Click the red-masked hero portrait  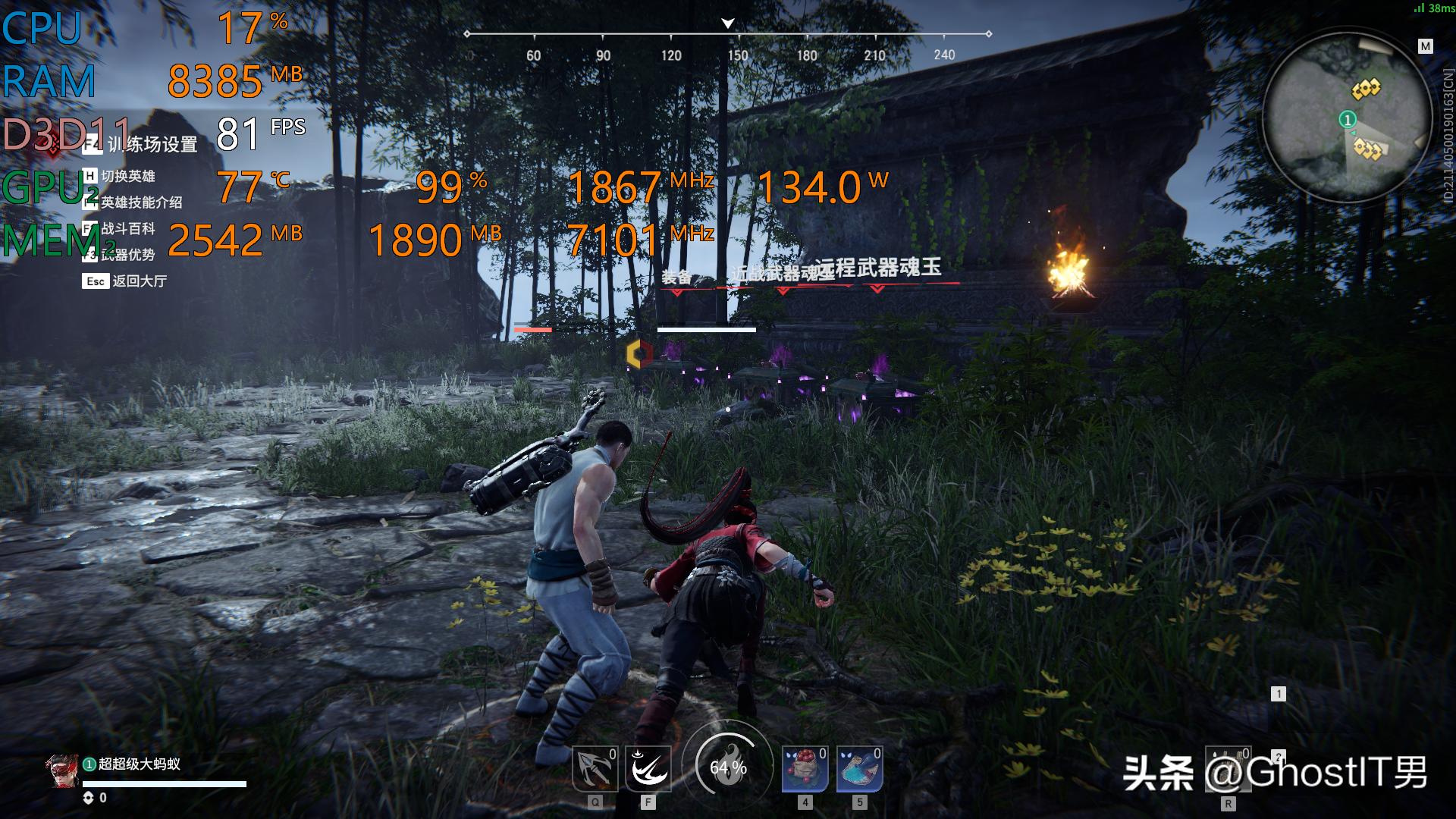pyautogui.click(x=61, y=772)
